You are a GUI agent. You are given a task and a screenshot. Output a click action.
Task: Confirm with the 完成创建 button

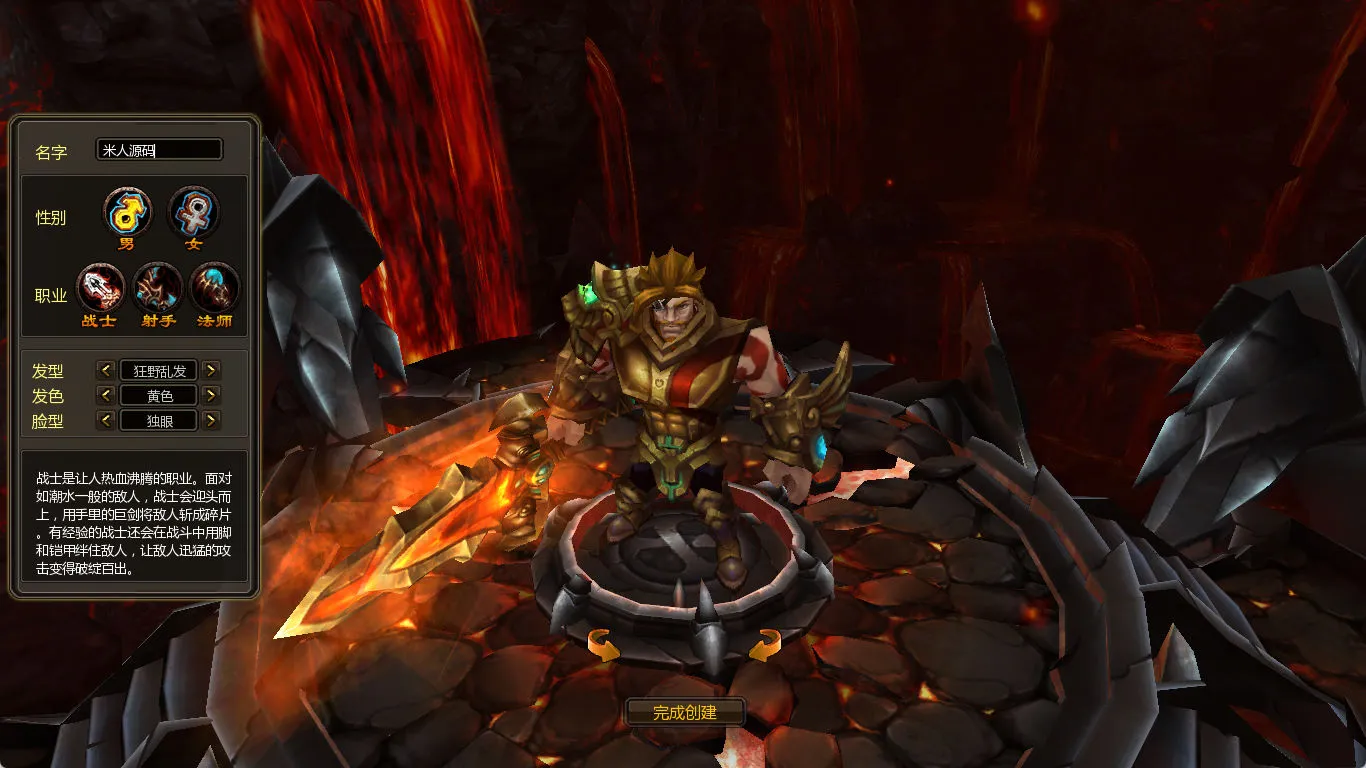pos(685,712)
